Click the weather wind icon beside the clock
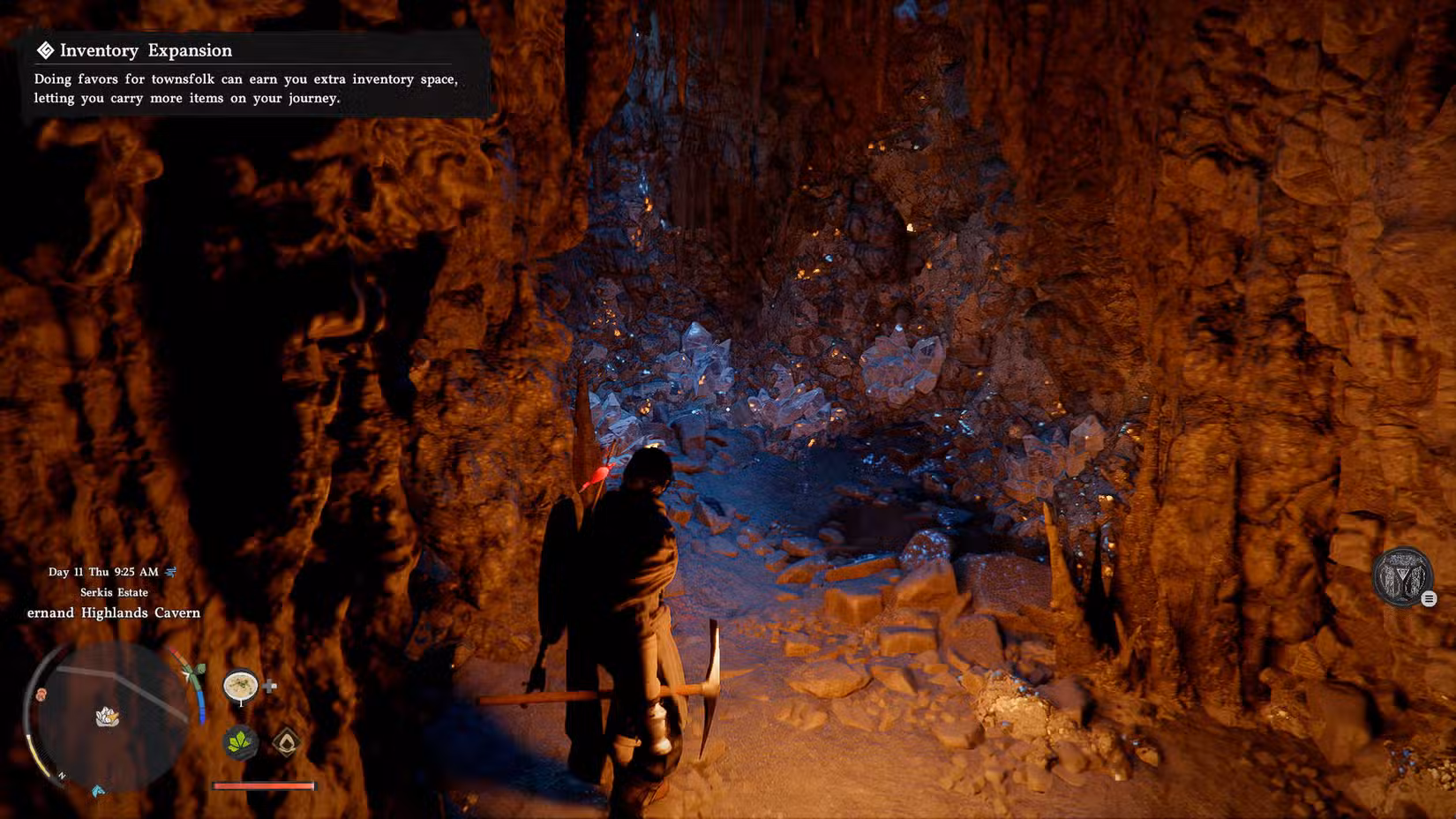This screenshot has width=1456, height=819. (173, 572)
